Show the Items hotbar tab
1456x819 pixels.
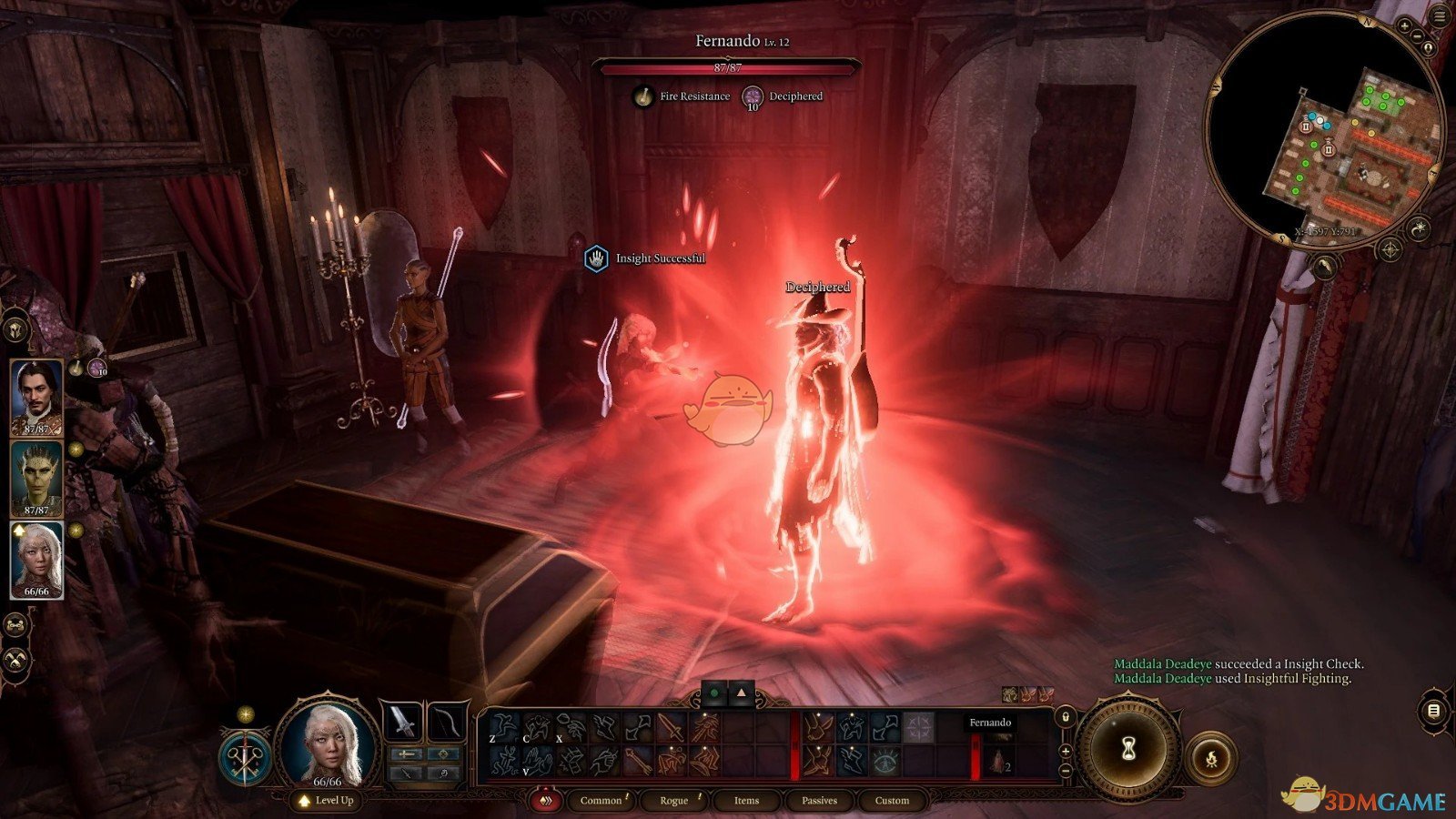pyautogui.click(x=746, y=801)
